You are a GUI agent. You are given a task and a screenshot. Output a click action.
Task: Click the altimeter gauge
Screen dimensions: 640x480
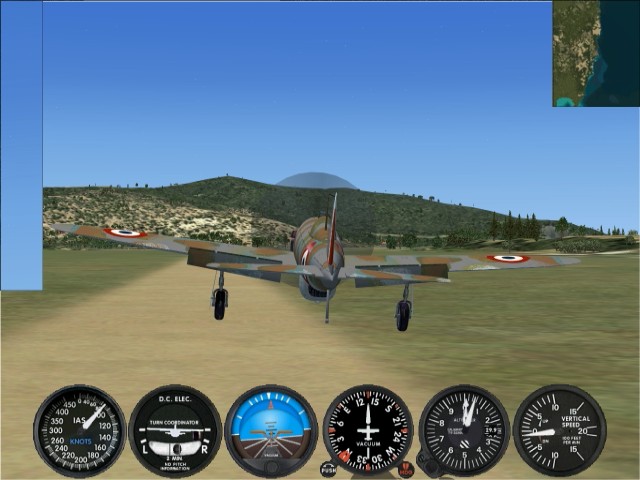(464, 430)
